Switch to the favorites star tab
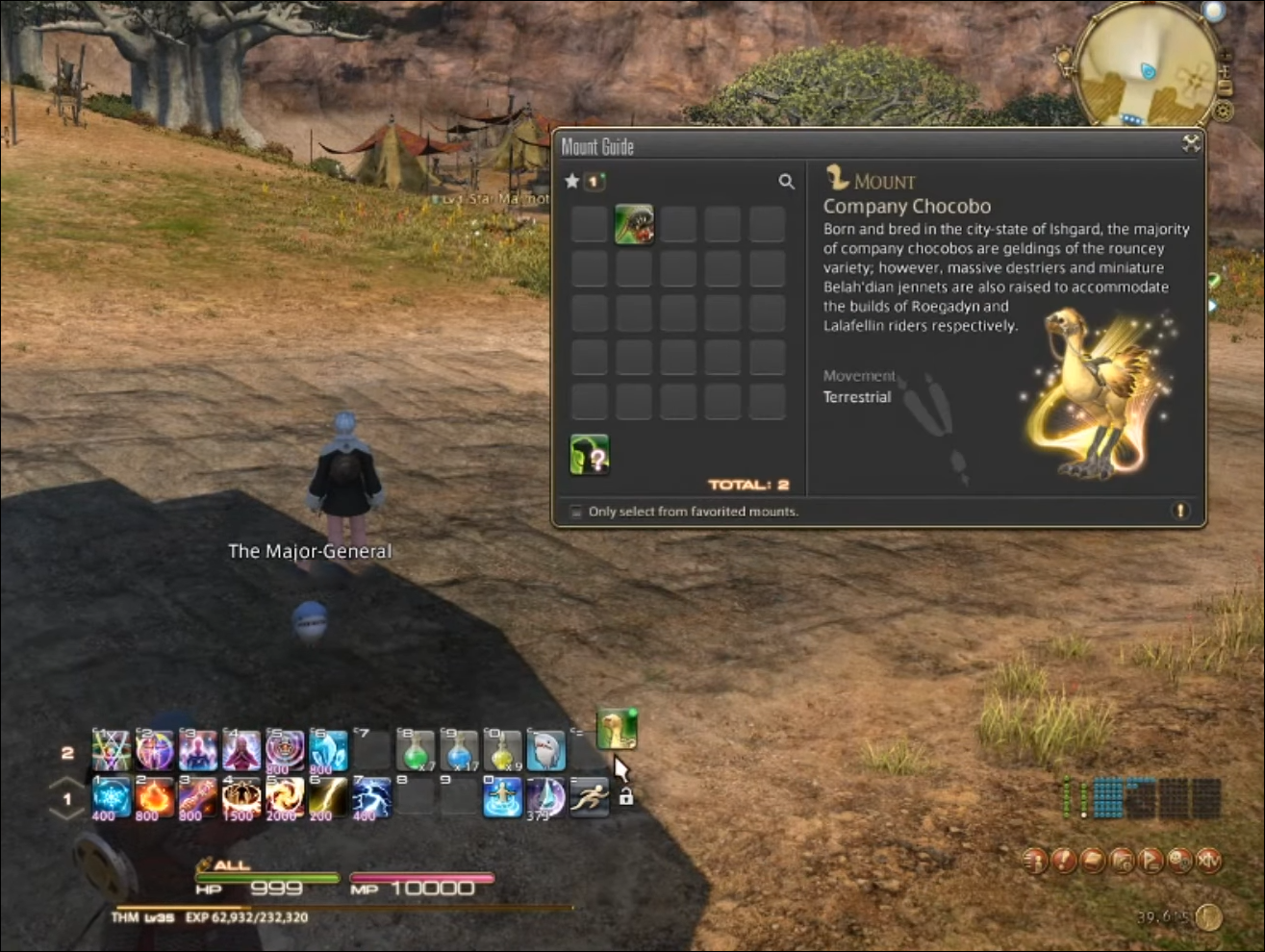This screenshot has height=952, width=1265. coord(572,181)
